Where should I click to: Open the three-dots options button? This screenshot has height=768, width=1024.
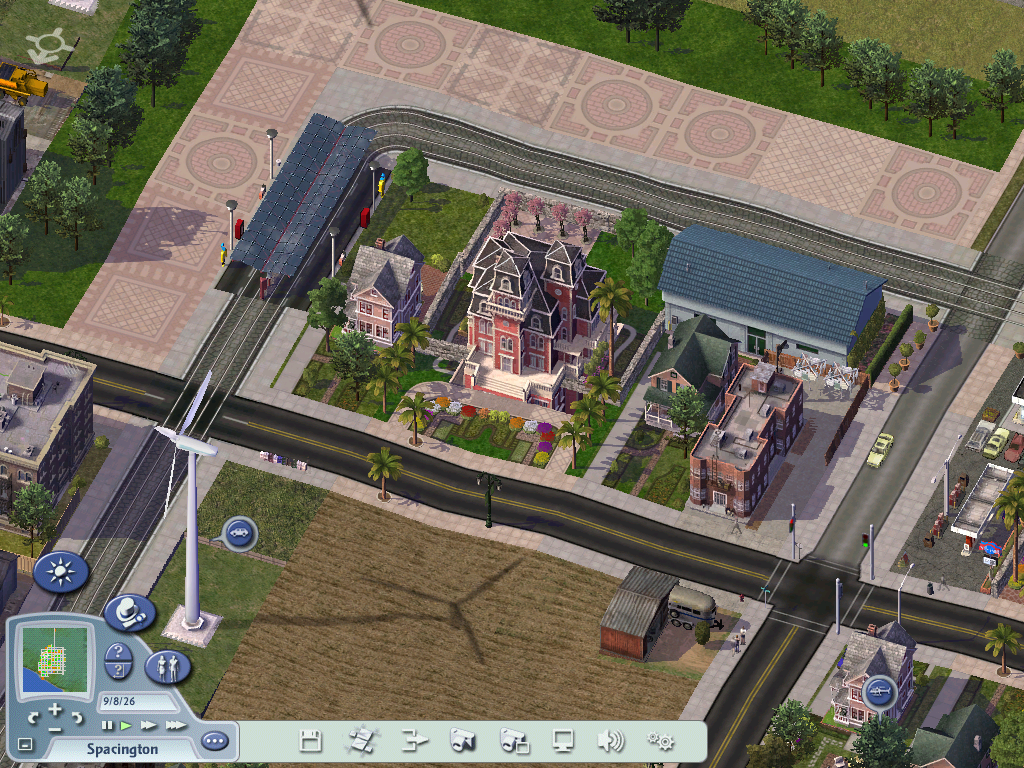pyautogui.click(x=214, y=742)
